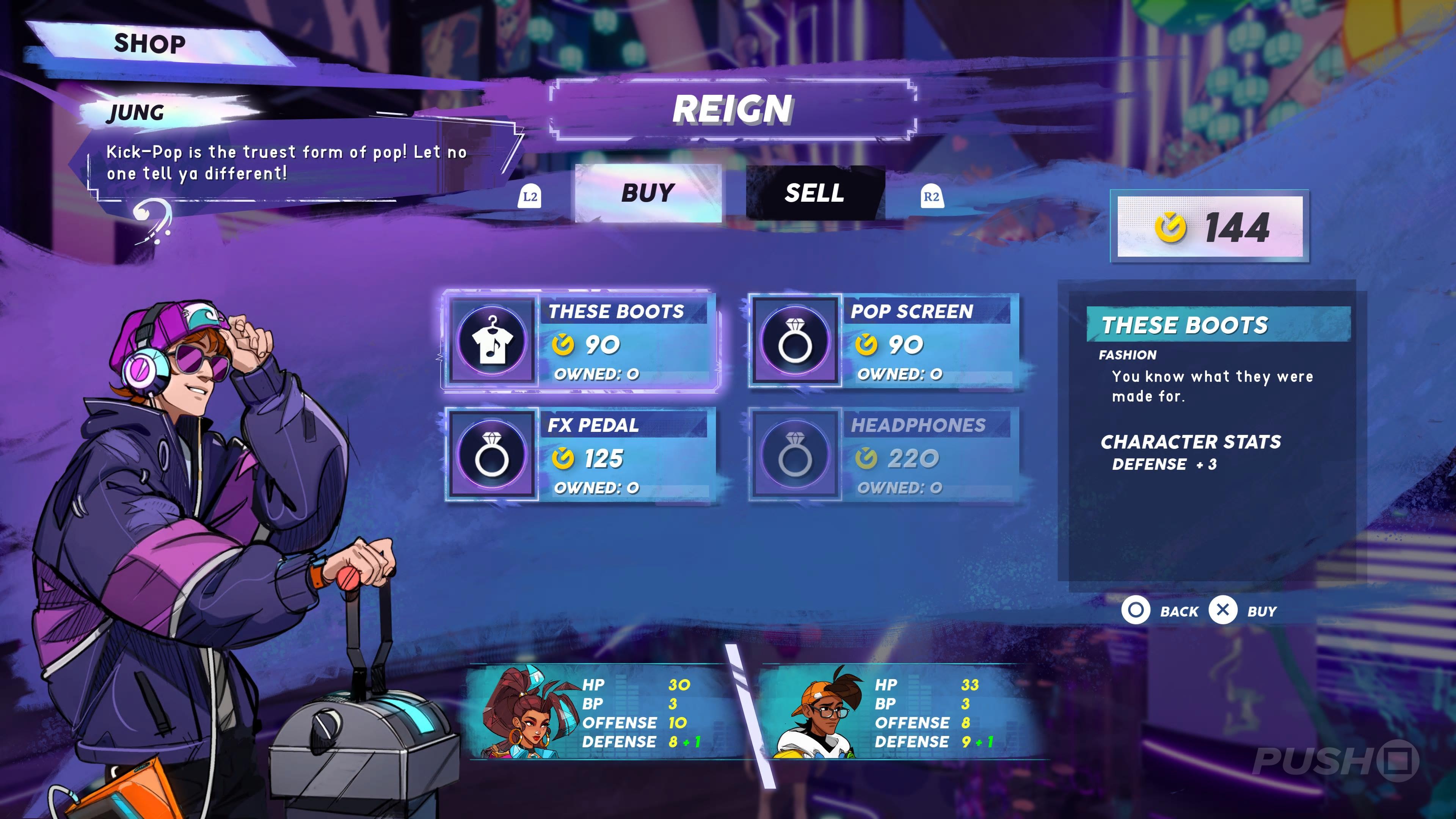The image size is (1456, 819).
Task: Choose the FX Pedal item for 125
Action: 581,455
